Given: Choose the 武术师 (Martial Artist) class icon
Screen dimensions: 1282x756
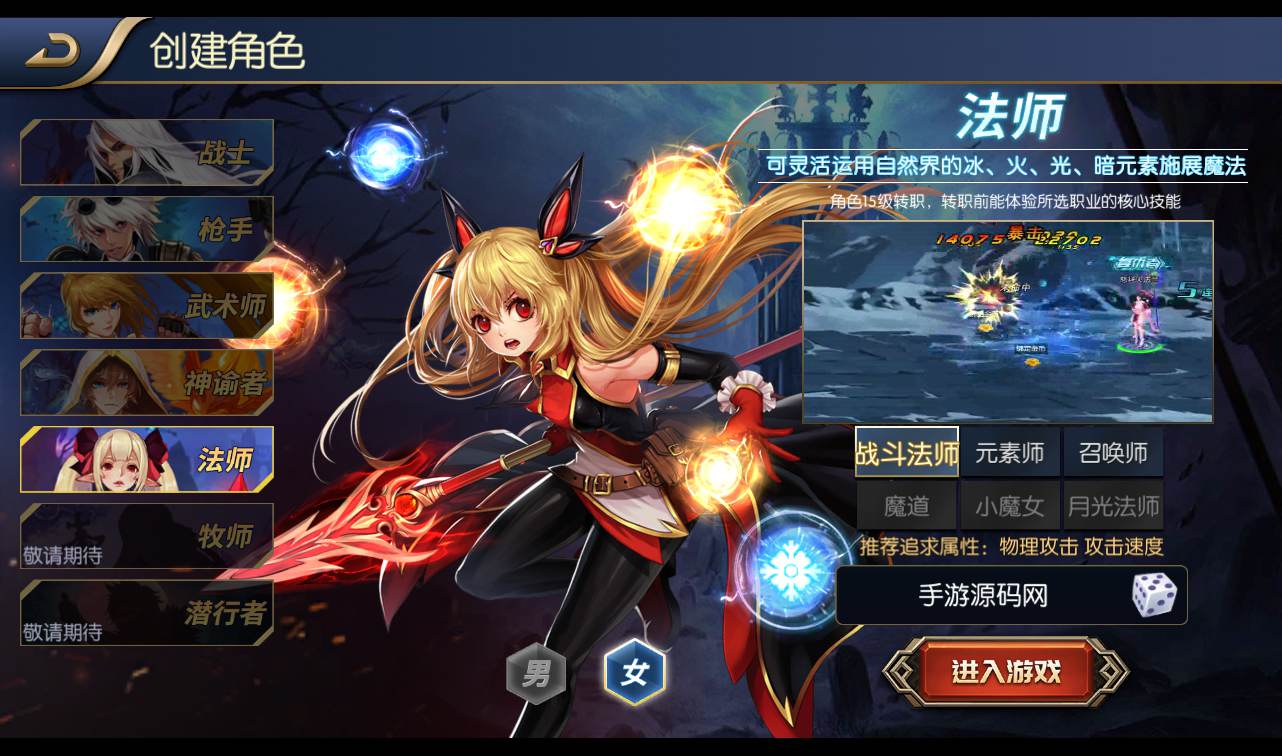Looking at the screenshot, I should 145,306.
